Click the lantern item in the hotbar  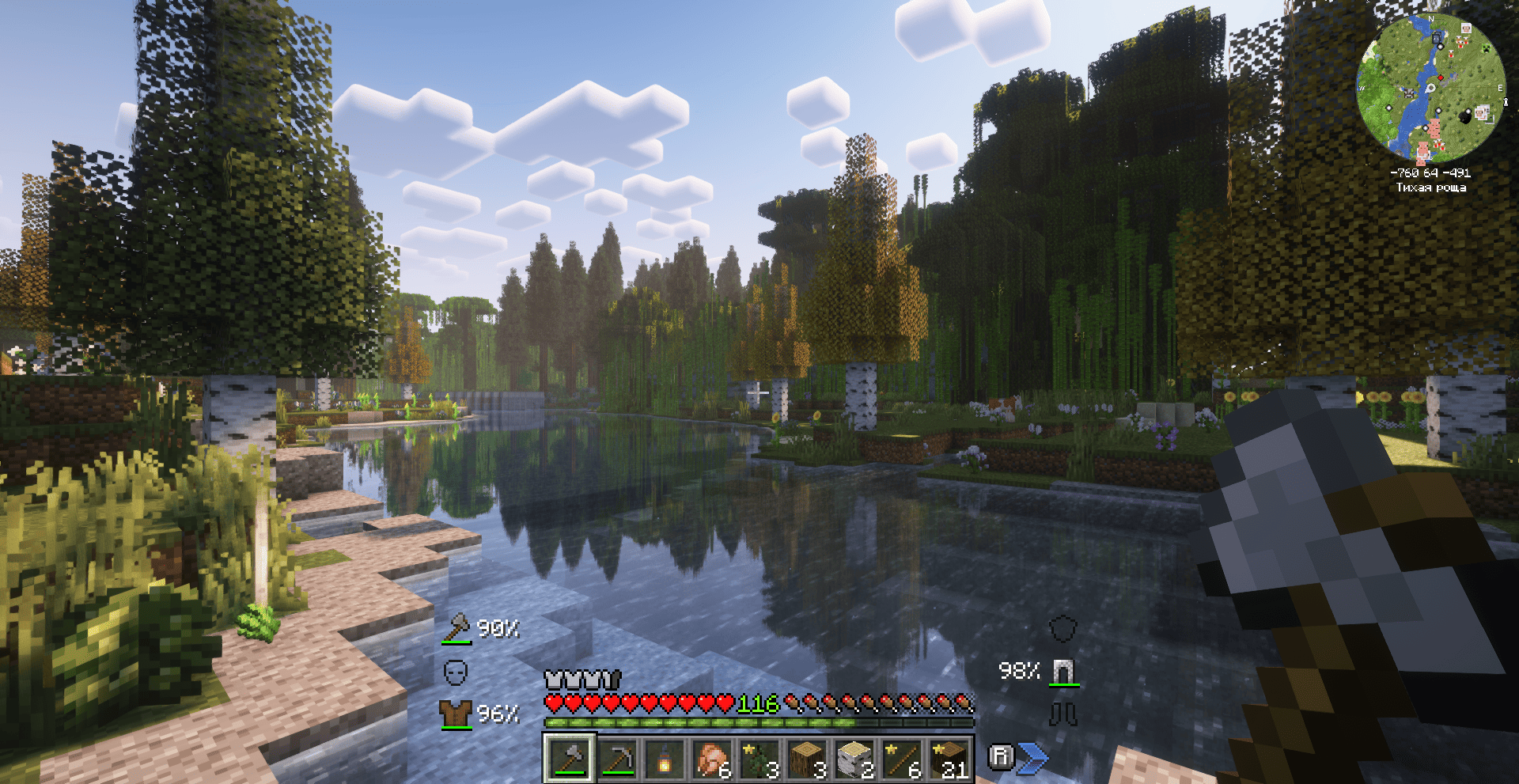click(664, 759)
